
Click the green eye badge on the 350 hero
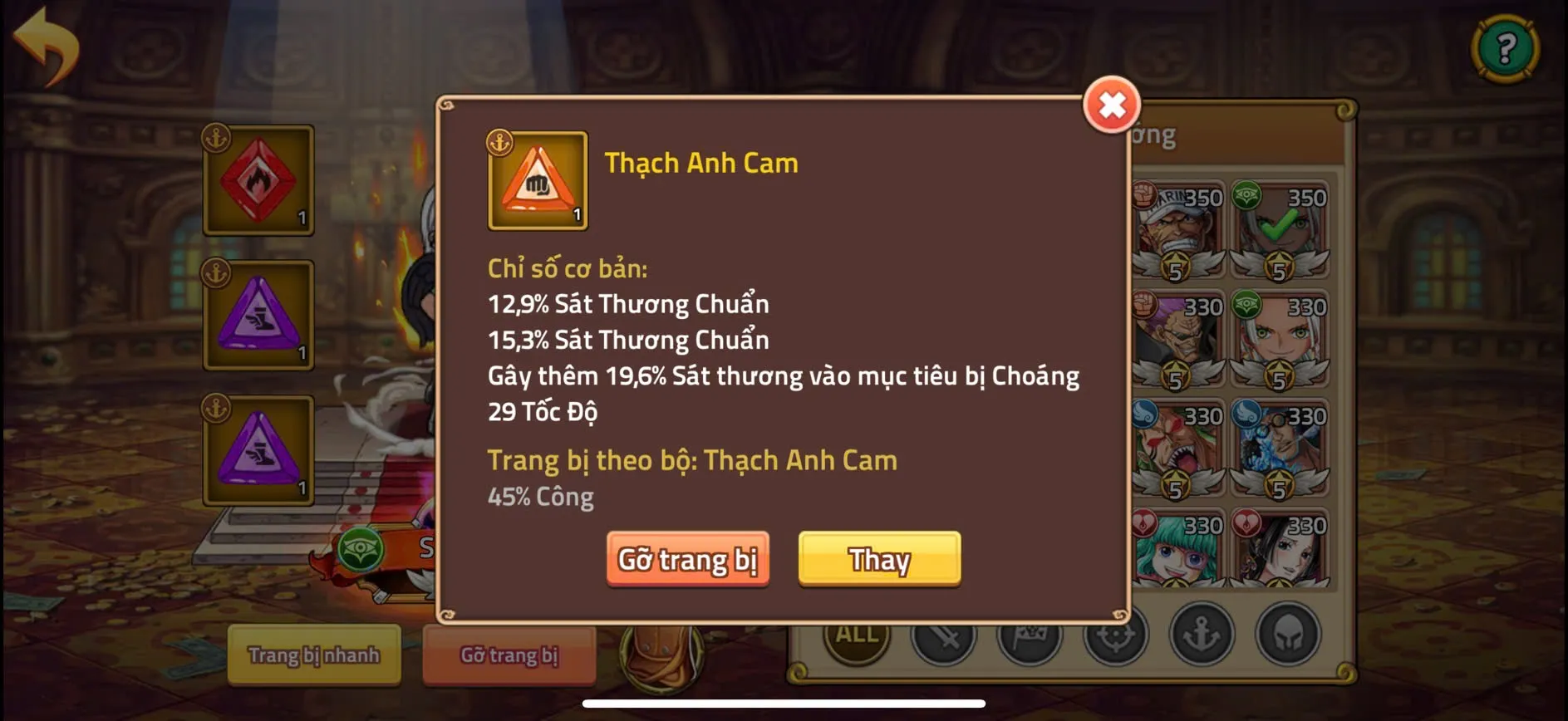[1246, 194]
